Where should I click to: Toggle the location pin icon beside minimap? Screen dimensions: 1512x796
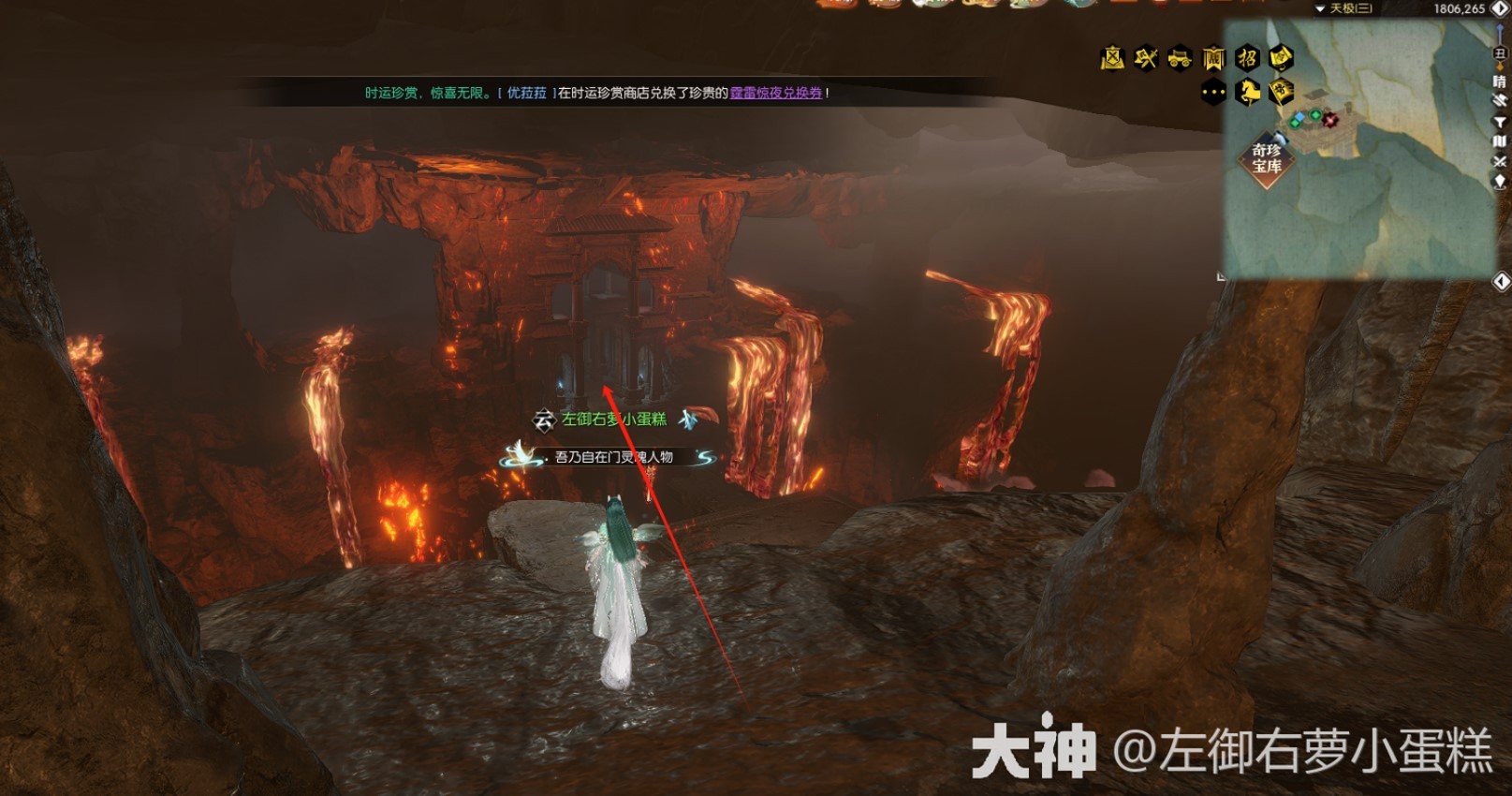tap(1500, 182)
